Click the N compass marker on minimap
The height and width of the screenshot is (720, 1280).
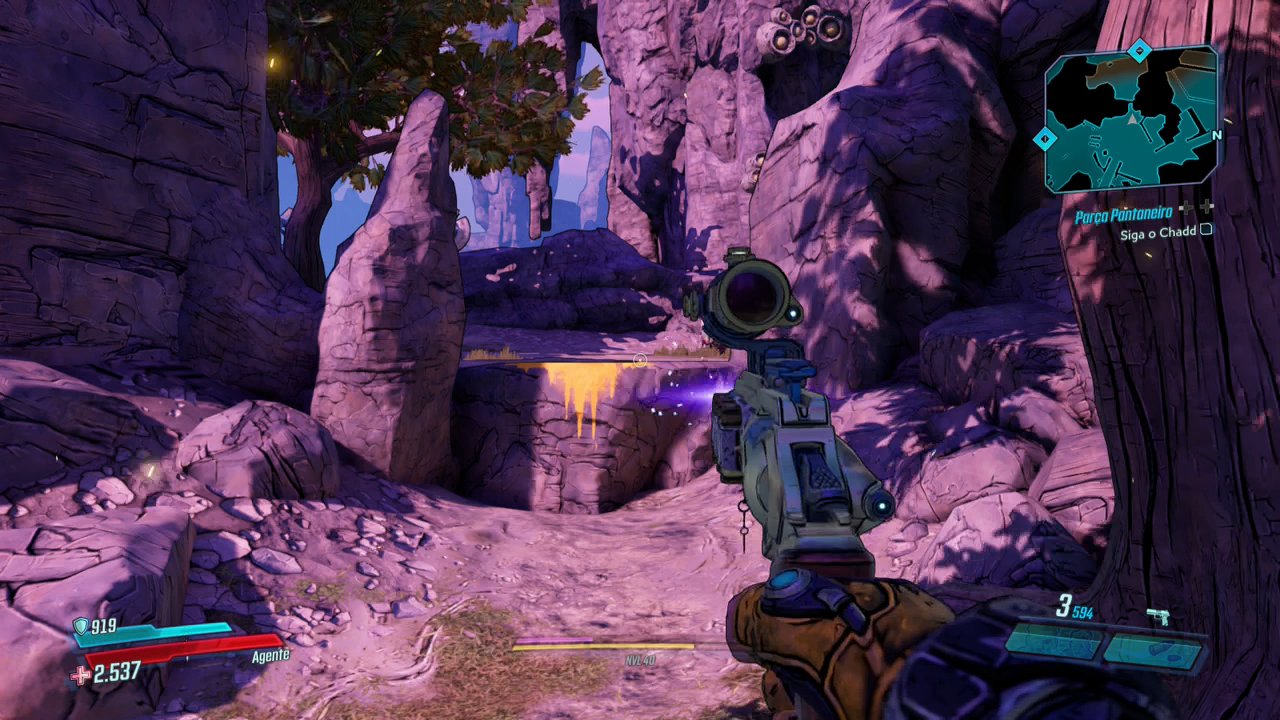tap(1216, 136)
